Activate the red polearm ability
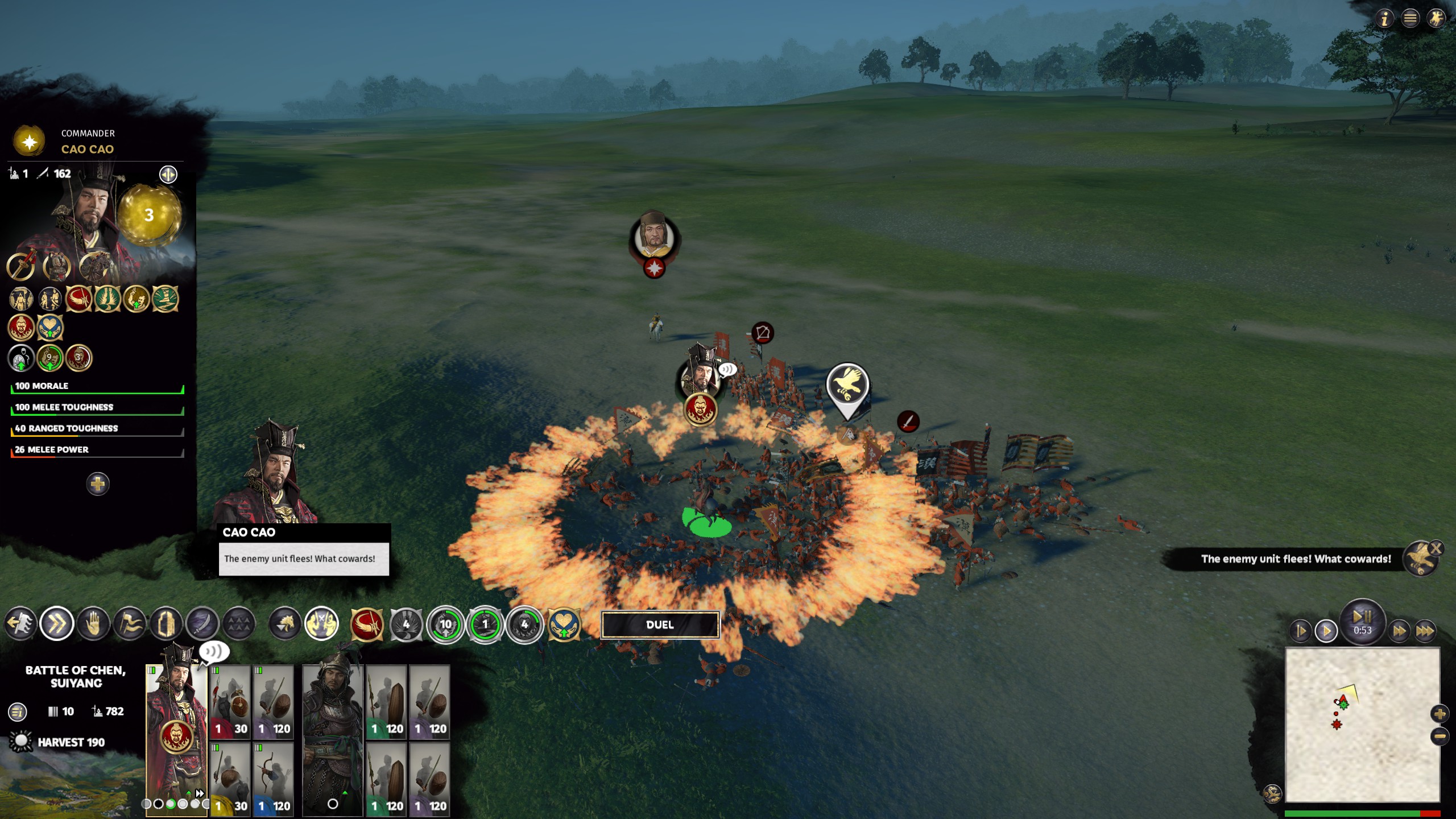 pos(367,624)
